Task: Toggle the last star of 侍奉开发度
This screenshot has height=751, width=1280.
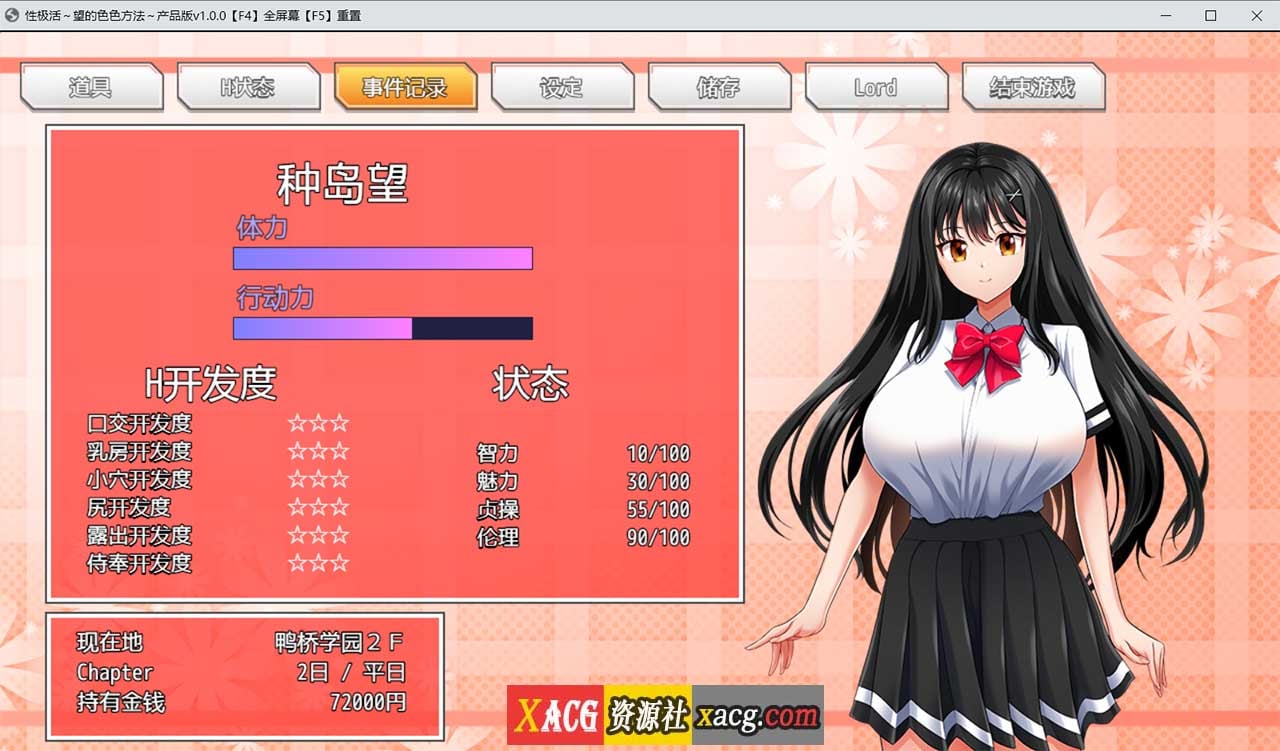Action: [340, 564]
